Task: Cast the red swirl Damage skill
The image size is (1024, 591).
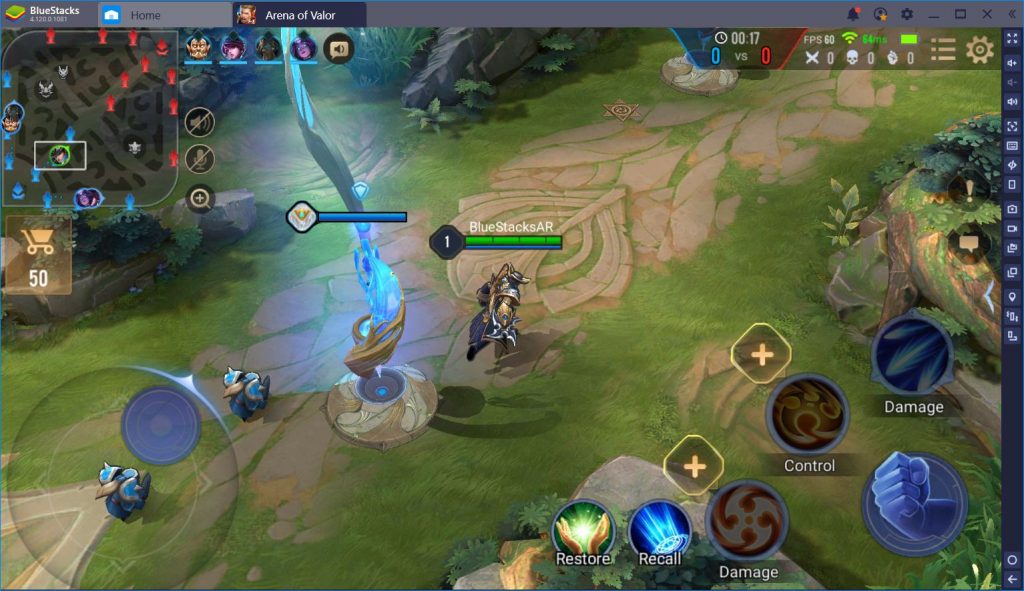Action: click(x=747, y=522)
